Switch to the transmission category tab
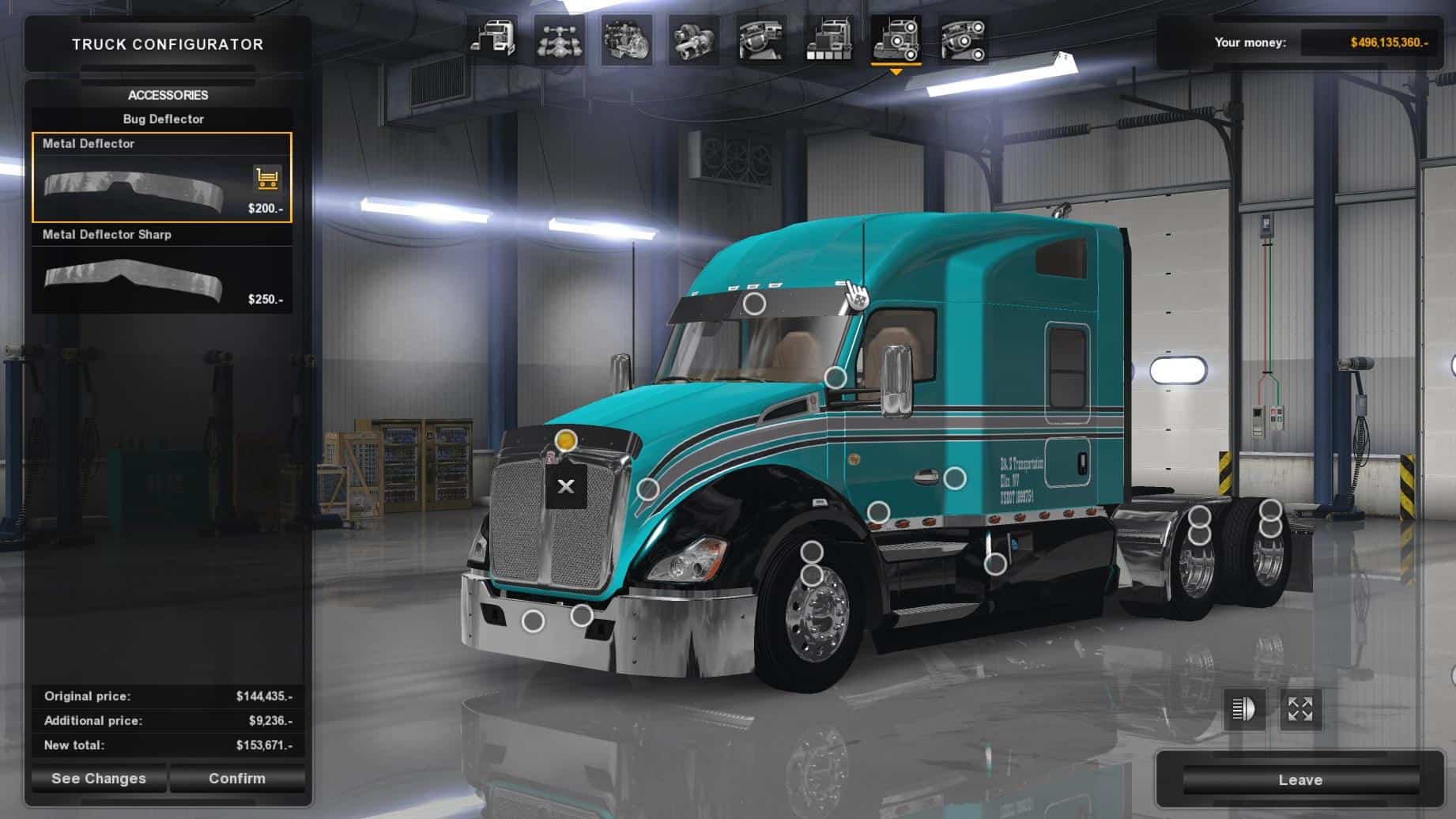Image resolution: width=1456 pixels, height=819 pixels. tap(694, 40)
